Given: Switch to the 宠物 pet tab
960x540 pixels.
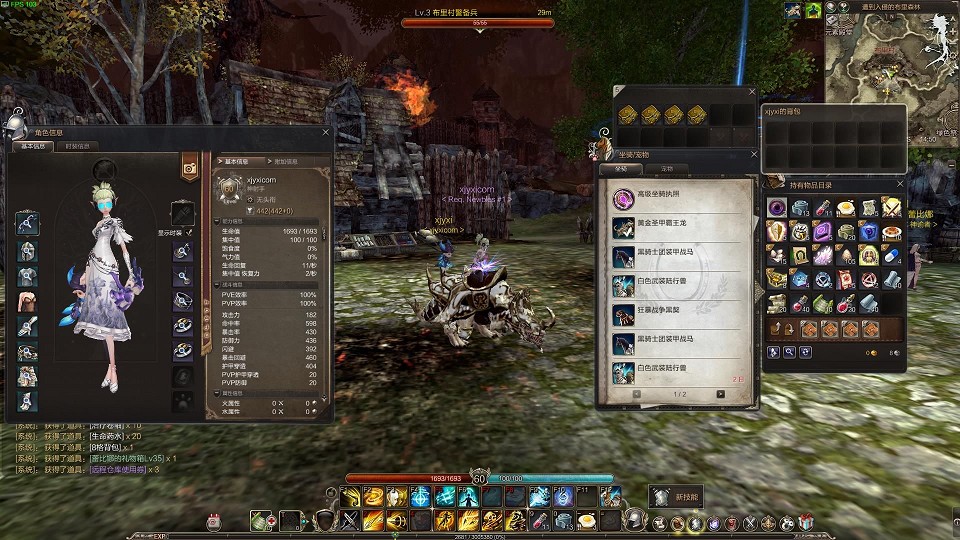Looking at the screenshot, I should 666,169.
